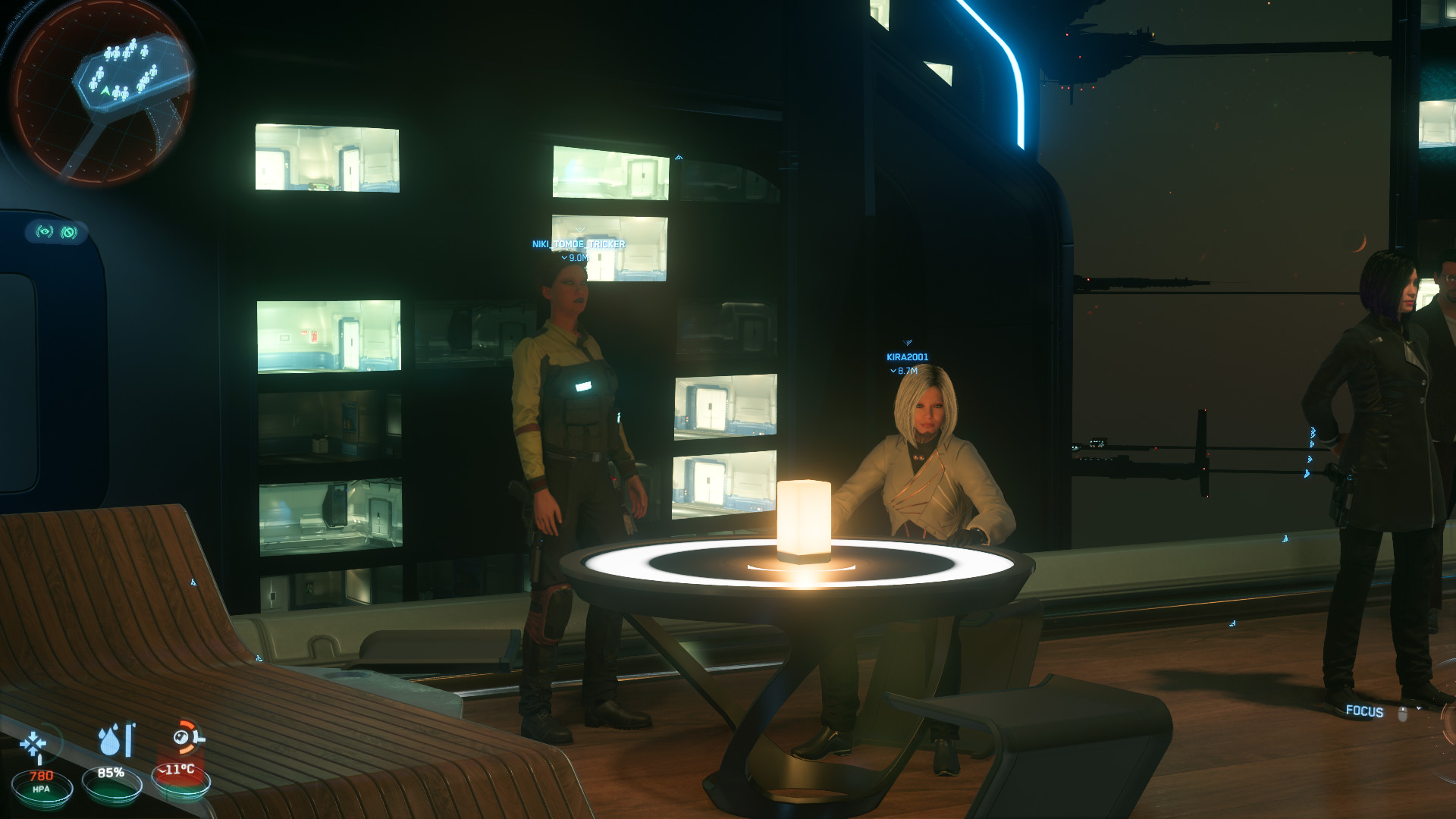Click the thermometer temperature icon
The width and height of the screenshot is (1456, 819).
click(x=187, y=738)
